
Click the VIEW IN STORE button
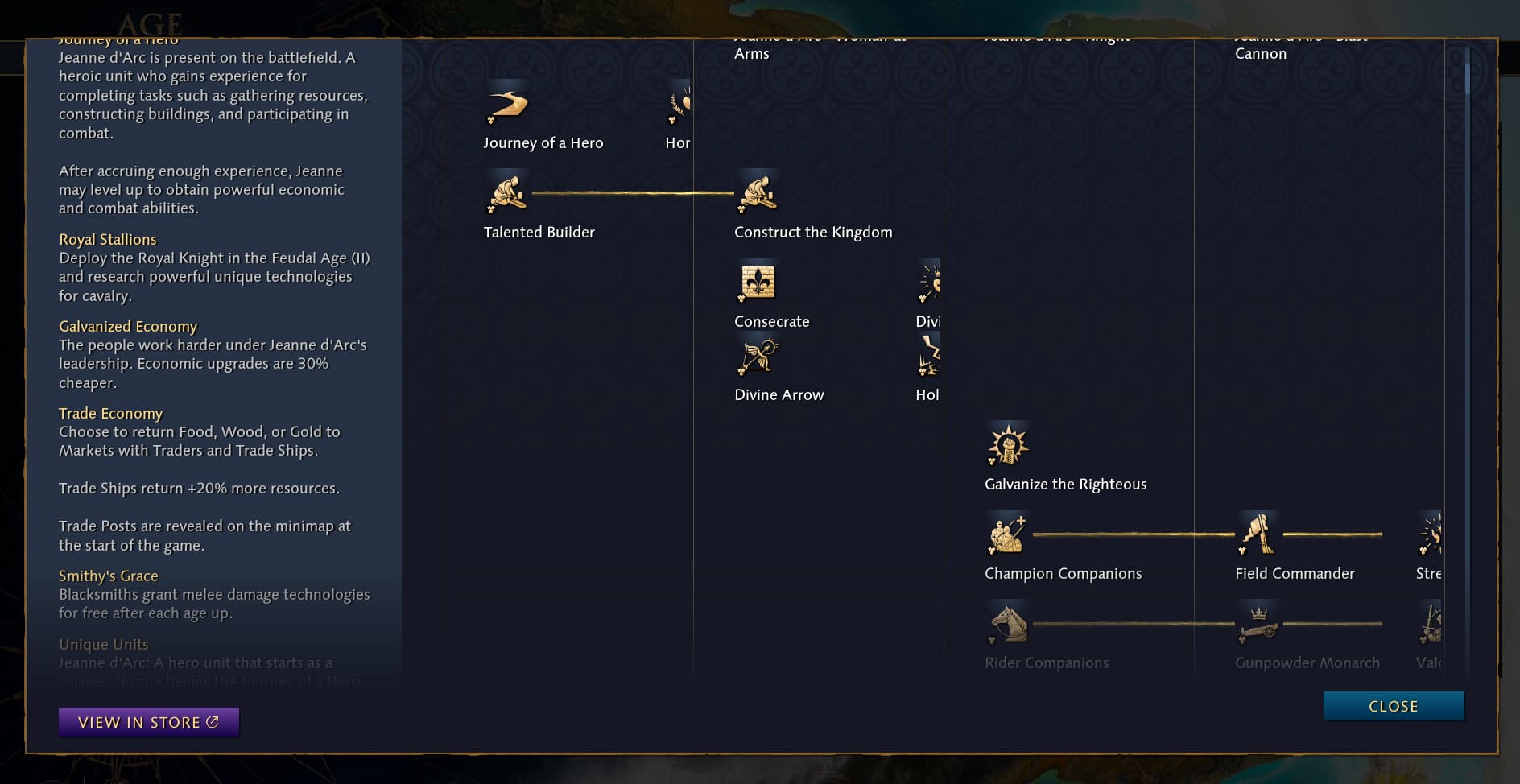click(x=148, y=721)
